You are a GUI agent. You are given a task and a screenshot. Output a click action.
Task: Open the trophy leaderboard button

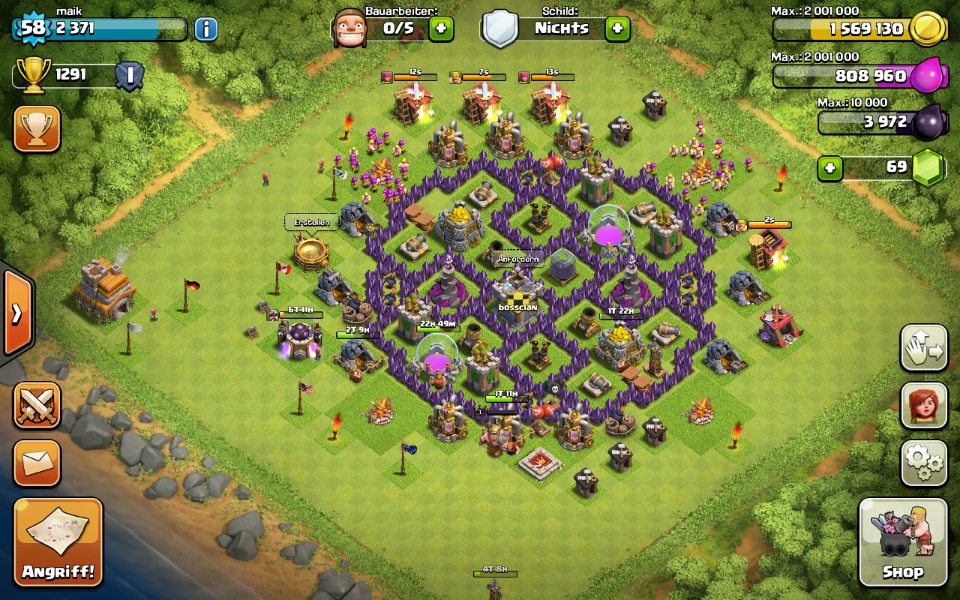pyautogui.click(x=37, y=129)
